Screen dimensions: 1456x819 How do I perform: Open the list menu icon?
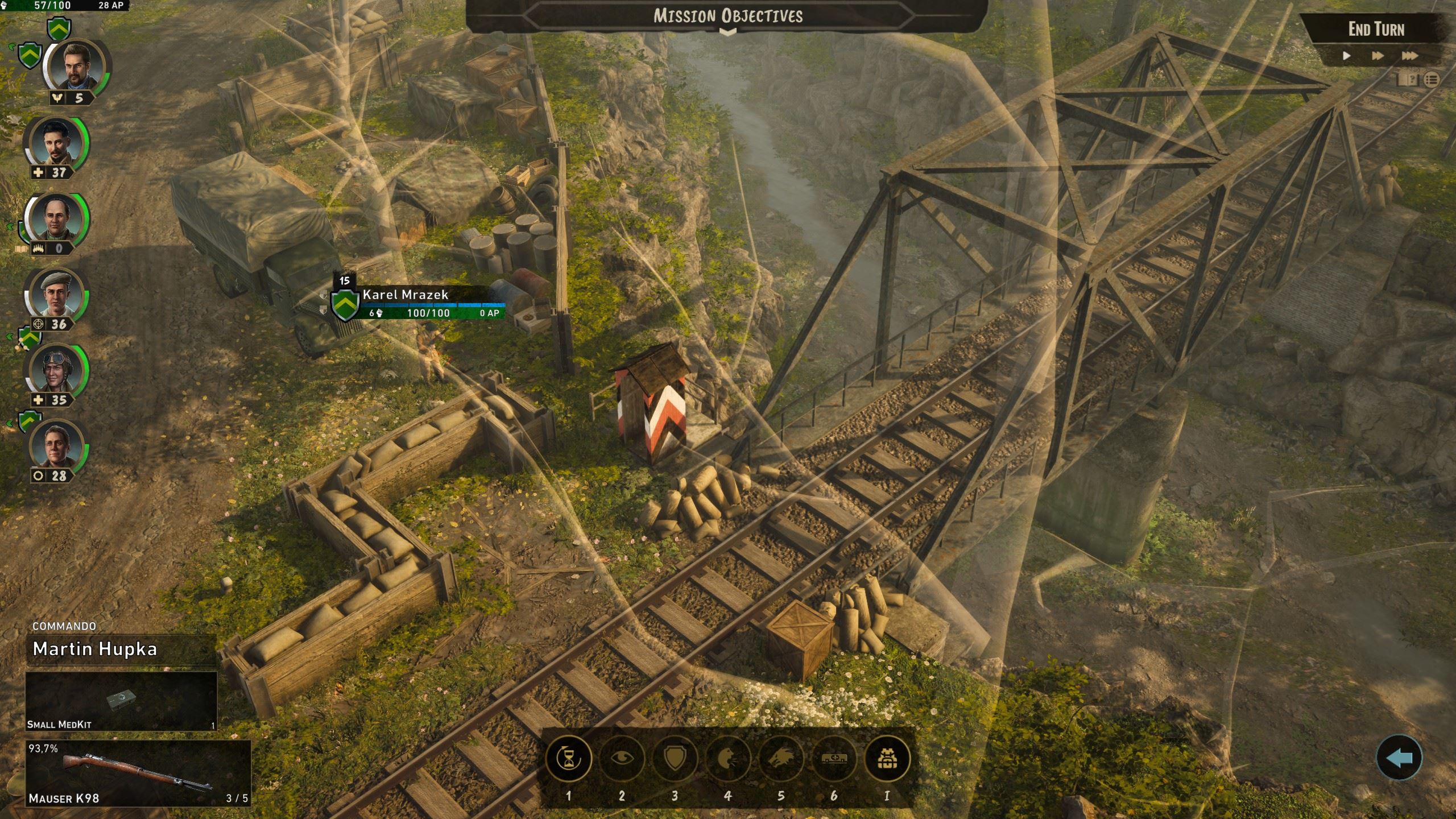click(1432, 80)
